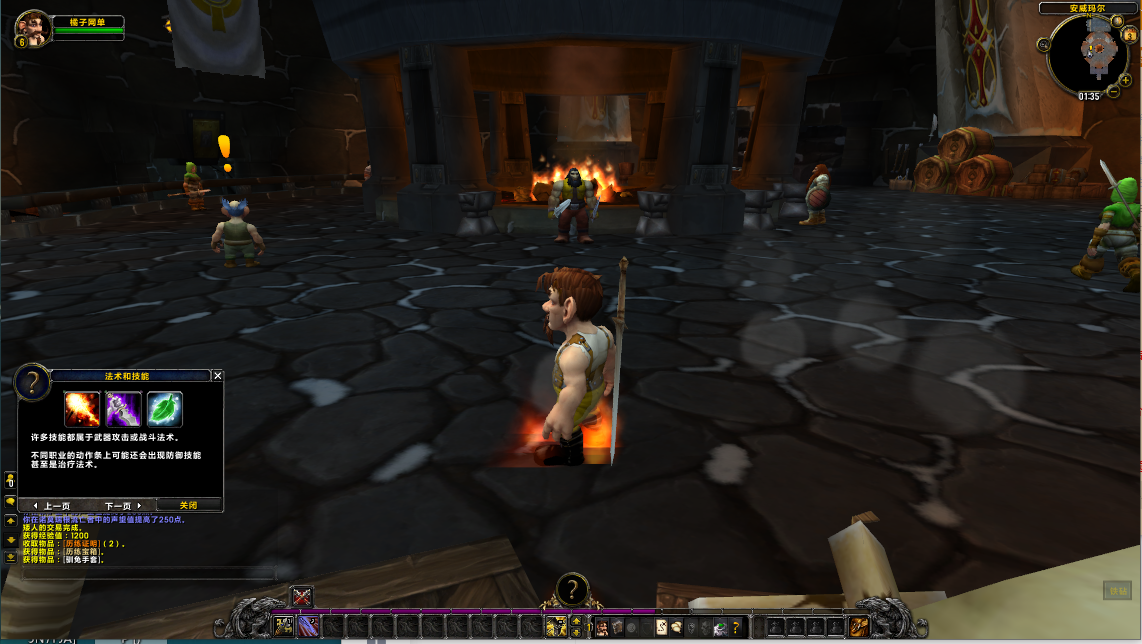Click the world map parchment micro button
Screen dimensions: 1142x644
661,627
